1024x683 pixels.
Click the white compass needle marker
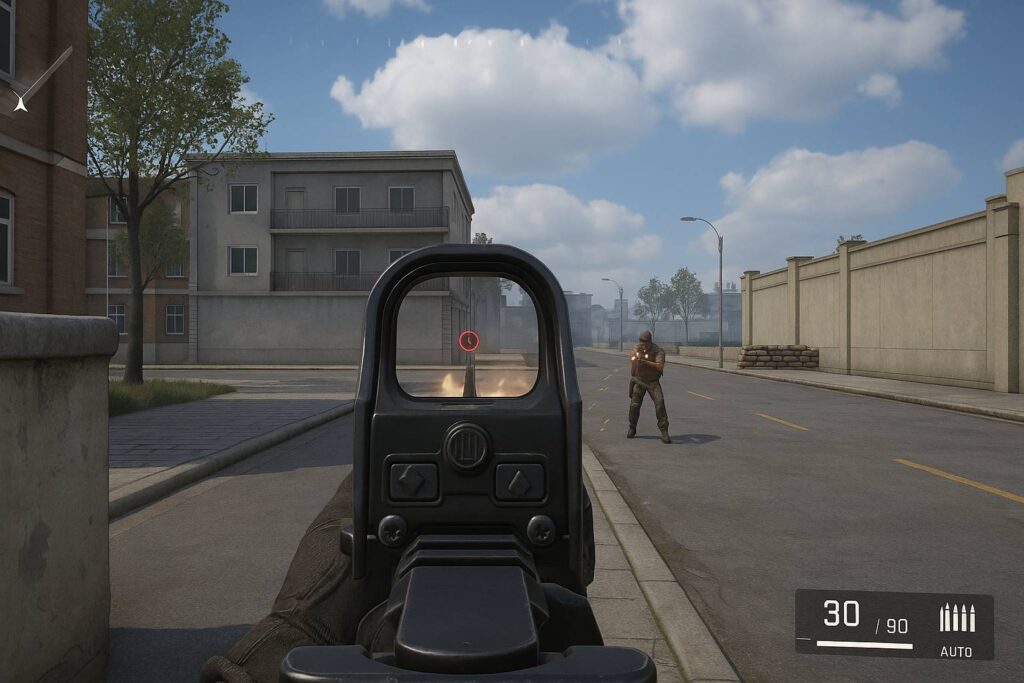pyautogui.click(x=20, y=101)
